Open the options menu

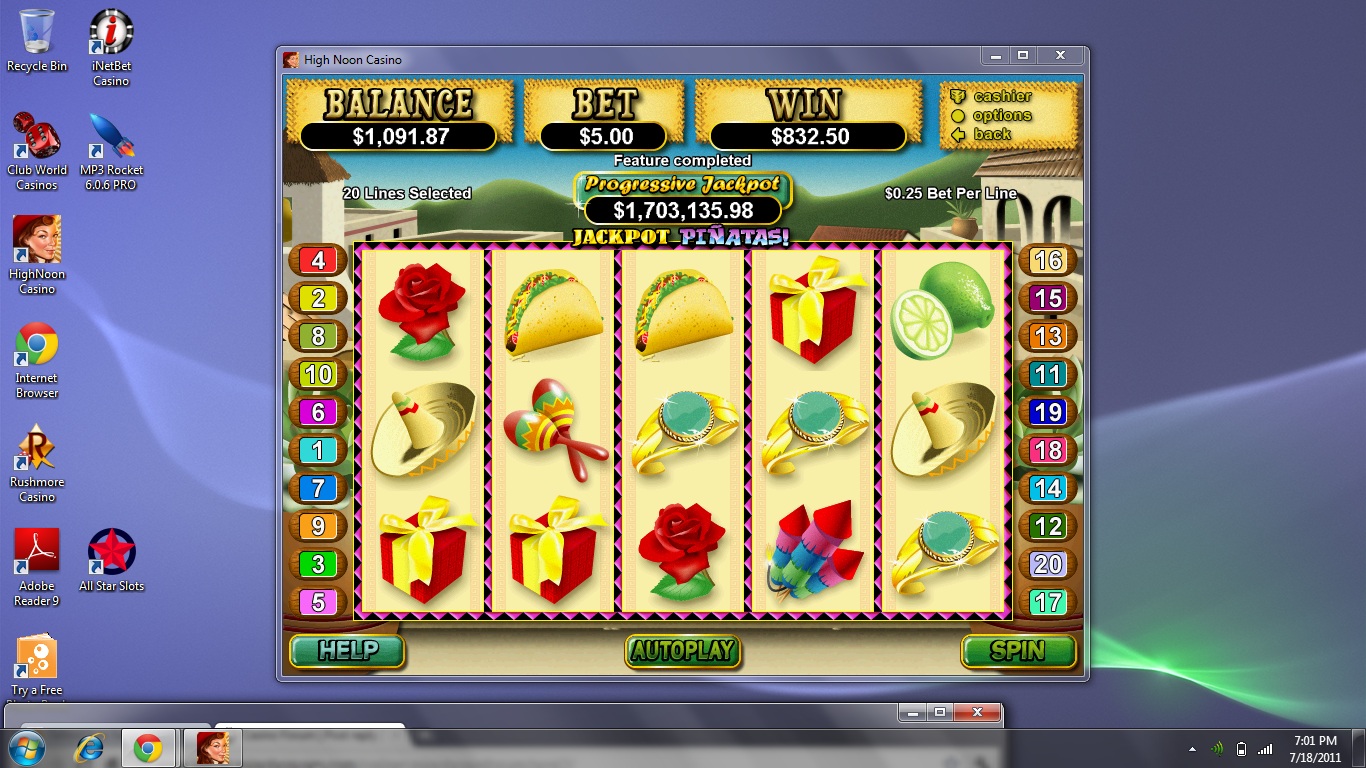(1001, 115)
